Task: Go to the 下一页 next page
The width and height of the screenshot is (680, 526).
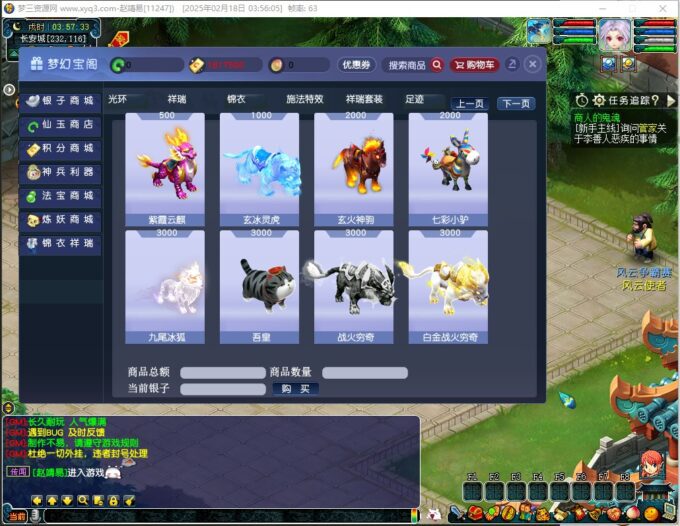Action: pyautogui.click(x=516, y=103)
